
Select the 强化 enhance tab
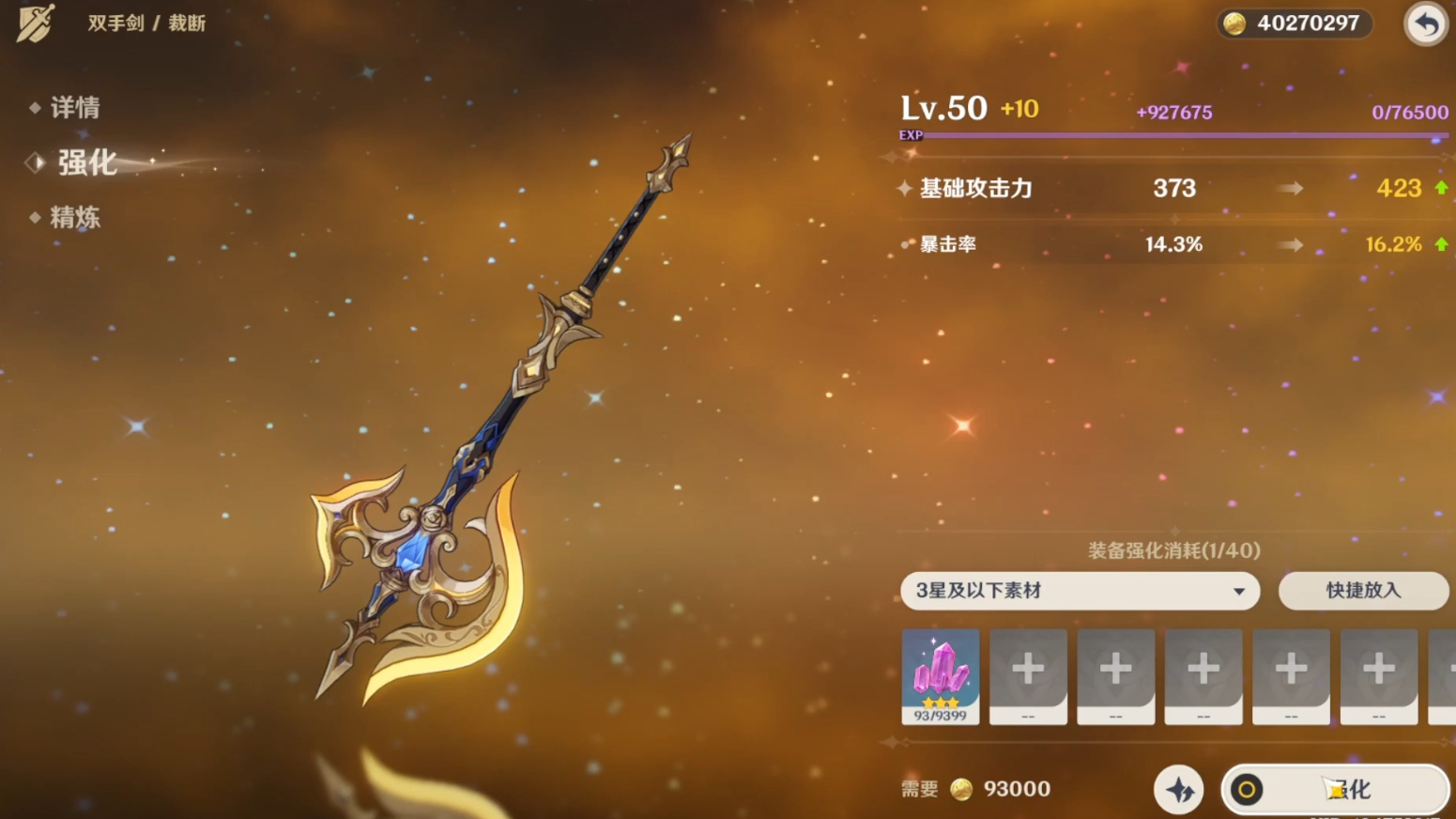click(x=86, y=162)
